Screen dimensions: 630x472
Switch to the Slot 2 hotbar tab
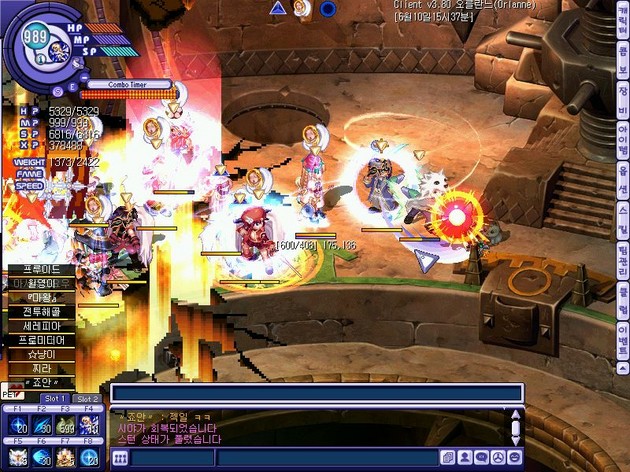[87, 399]
